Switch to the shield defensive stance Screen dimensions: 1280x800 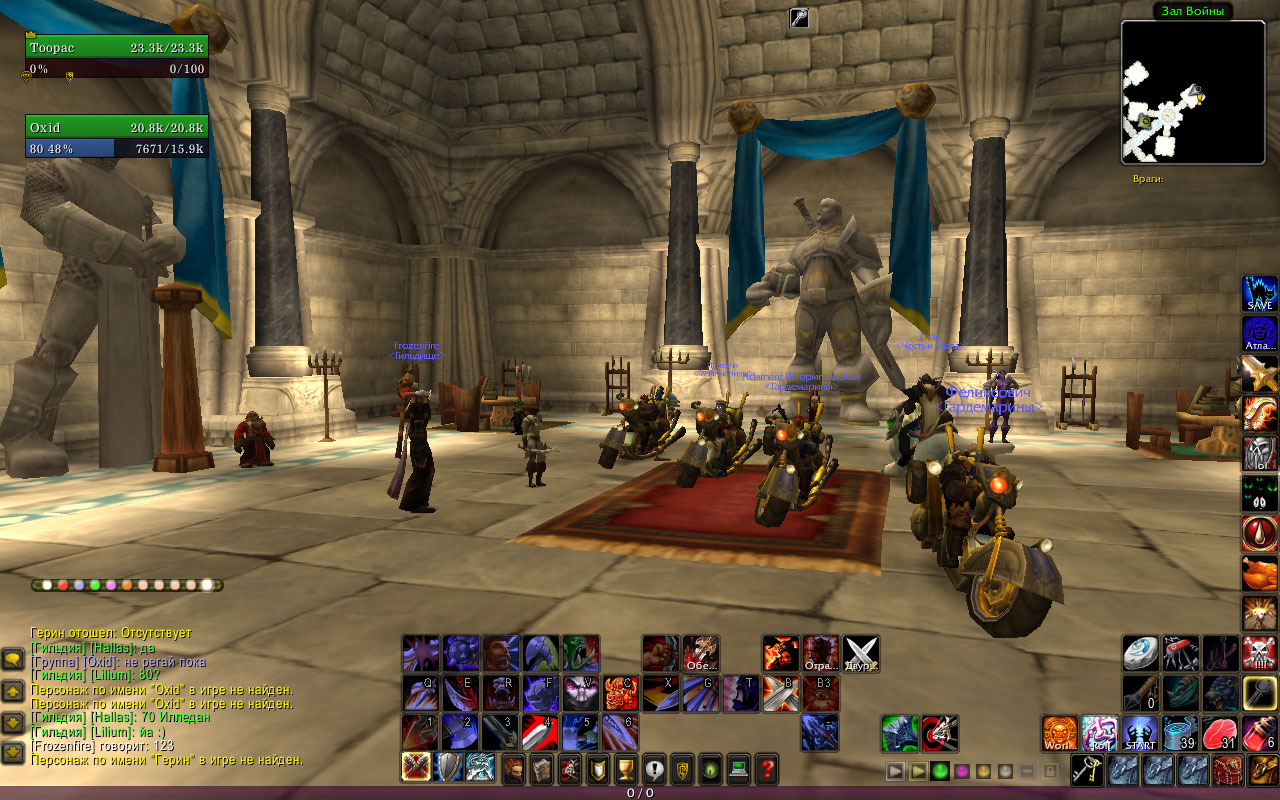(x=448, y=767)
